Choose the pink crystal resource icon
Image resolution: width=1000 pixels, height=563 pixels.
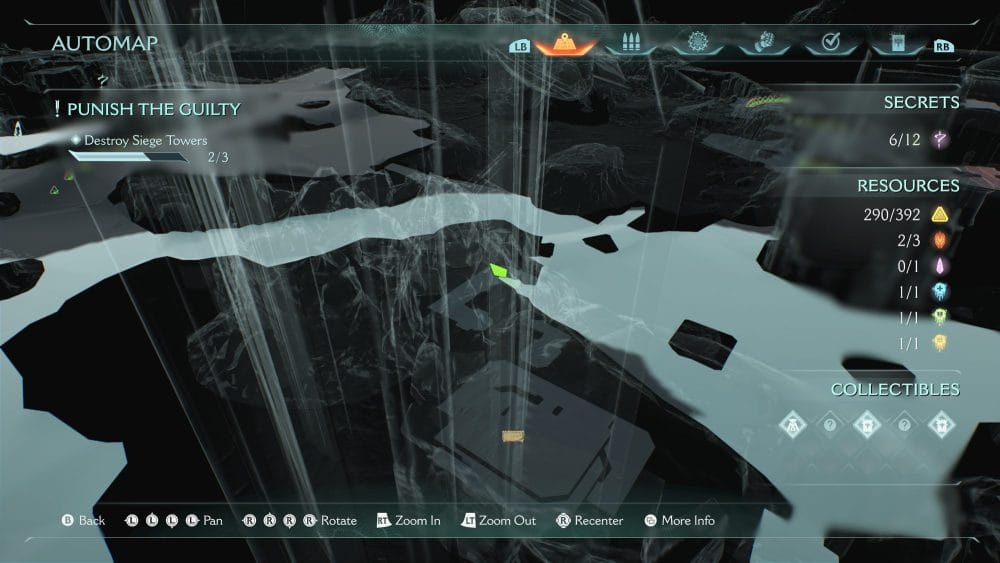click(x=940, y=266)
